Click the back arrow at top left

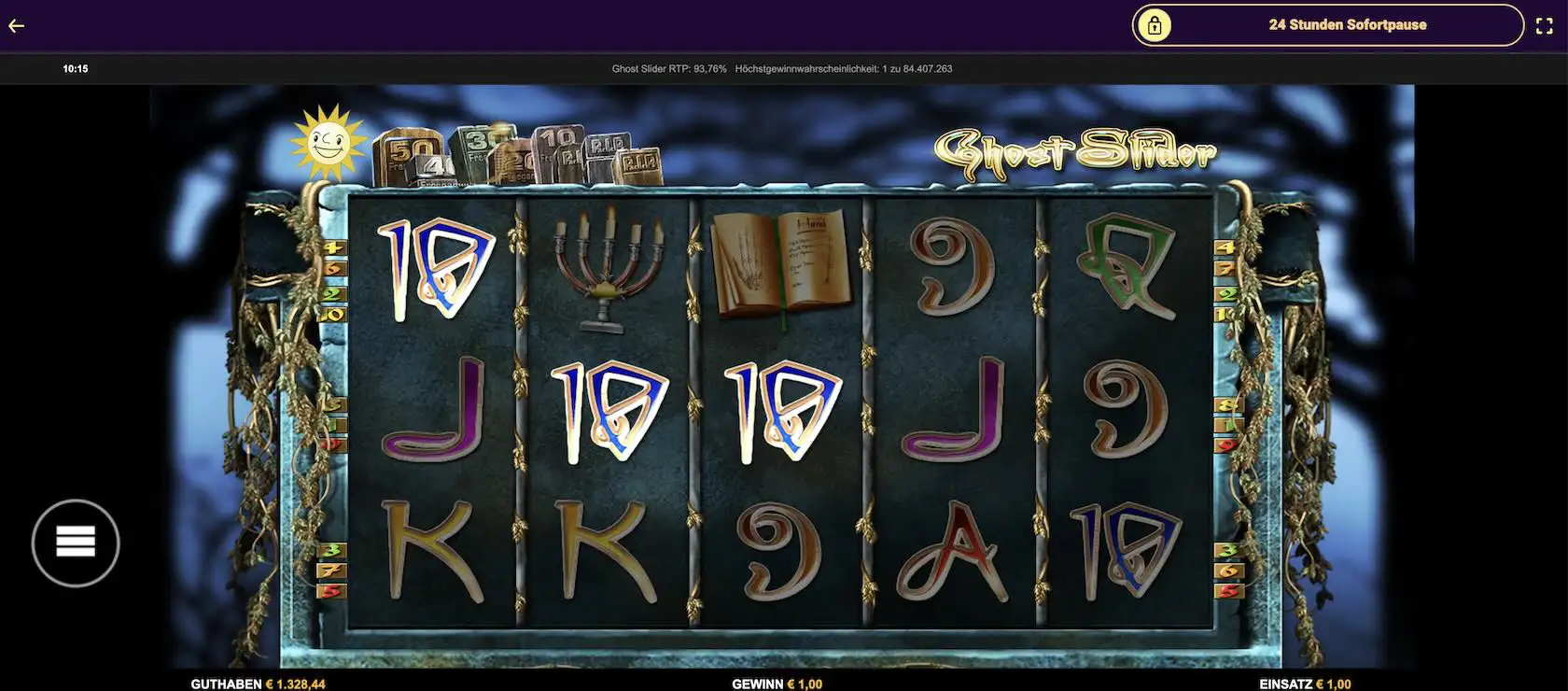(x=16, y=25)
